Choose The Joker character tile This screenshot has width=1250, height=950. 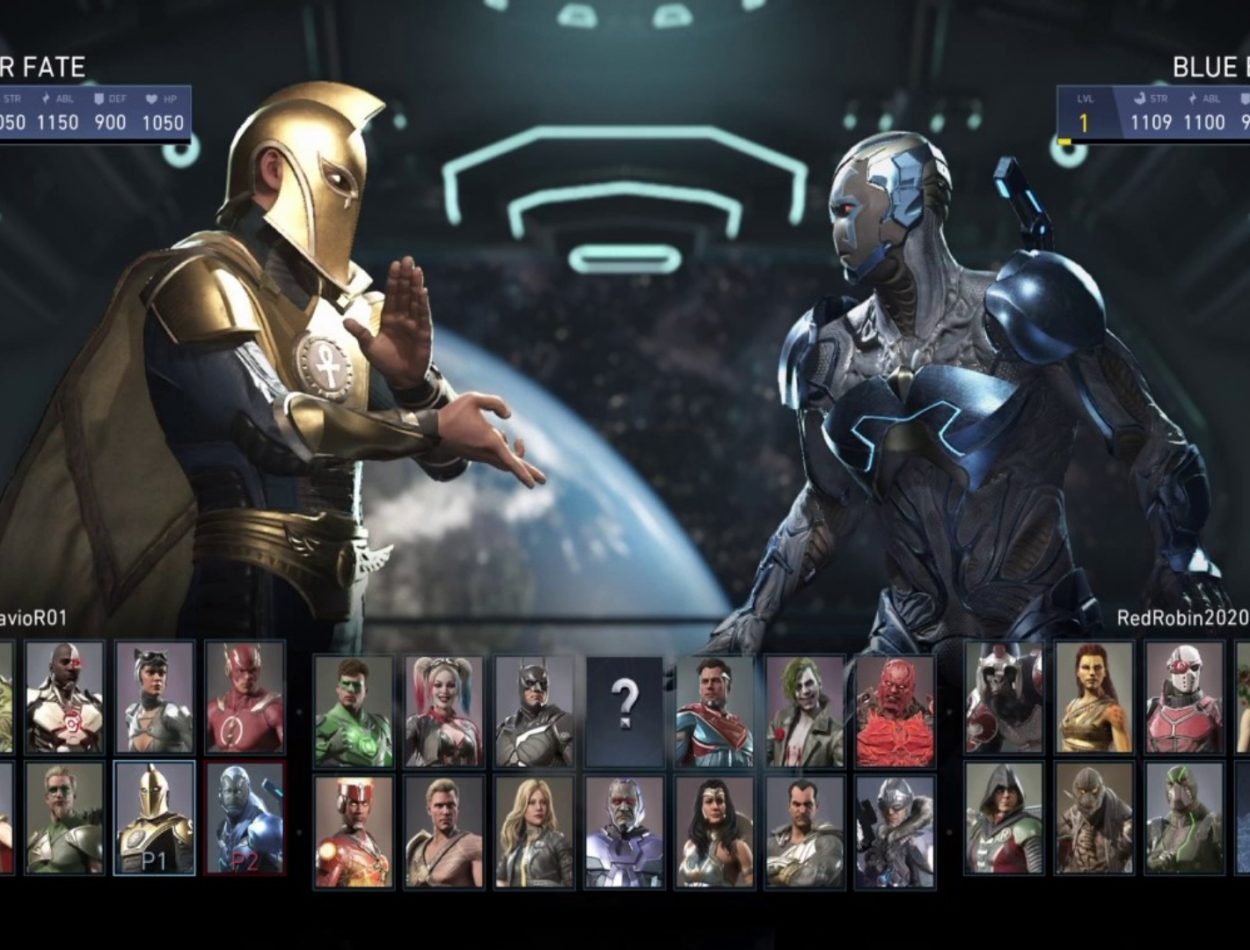tap(805, 711)
